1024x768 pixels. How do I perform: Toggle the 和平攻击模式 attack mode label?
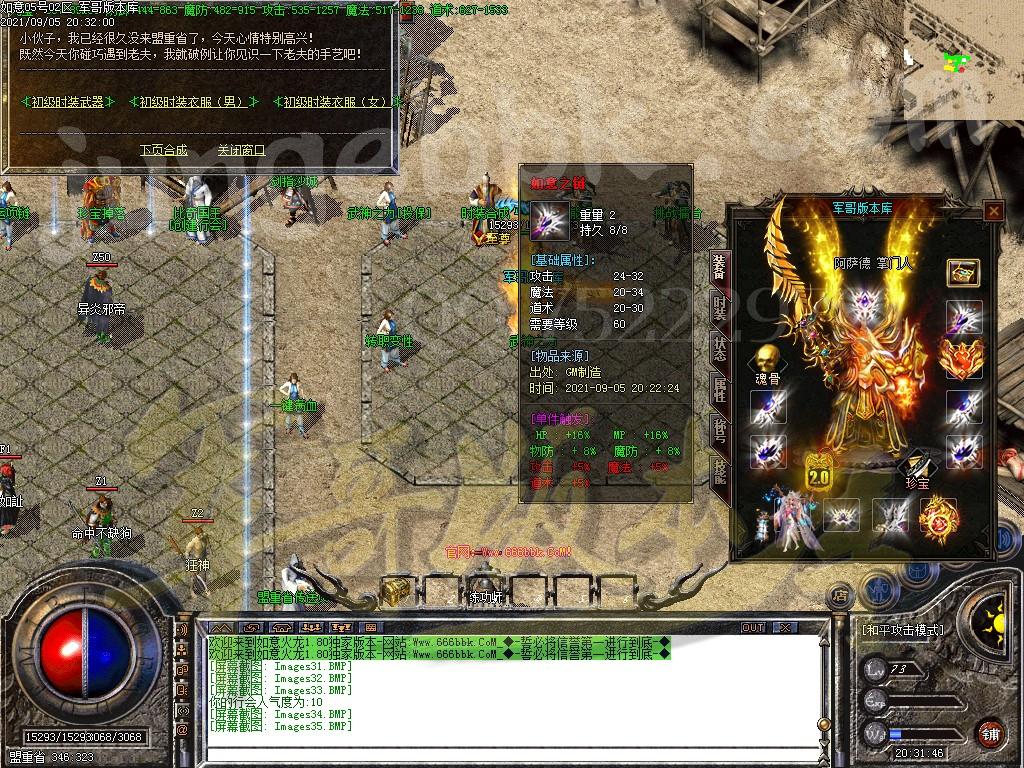point(902,630)
